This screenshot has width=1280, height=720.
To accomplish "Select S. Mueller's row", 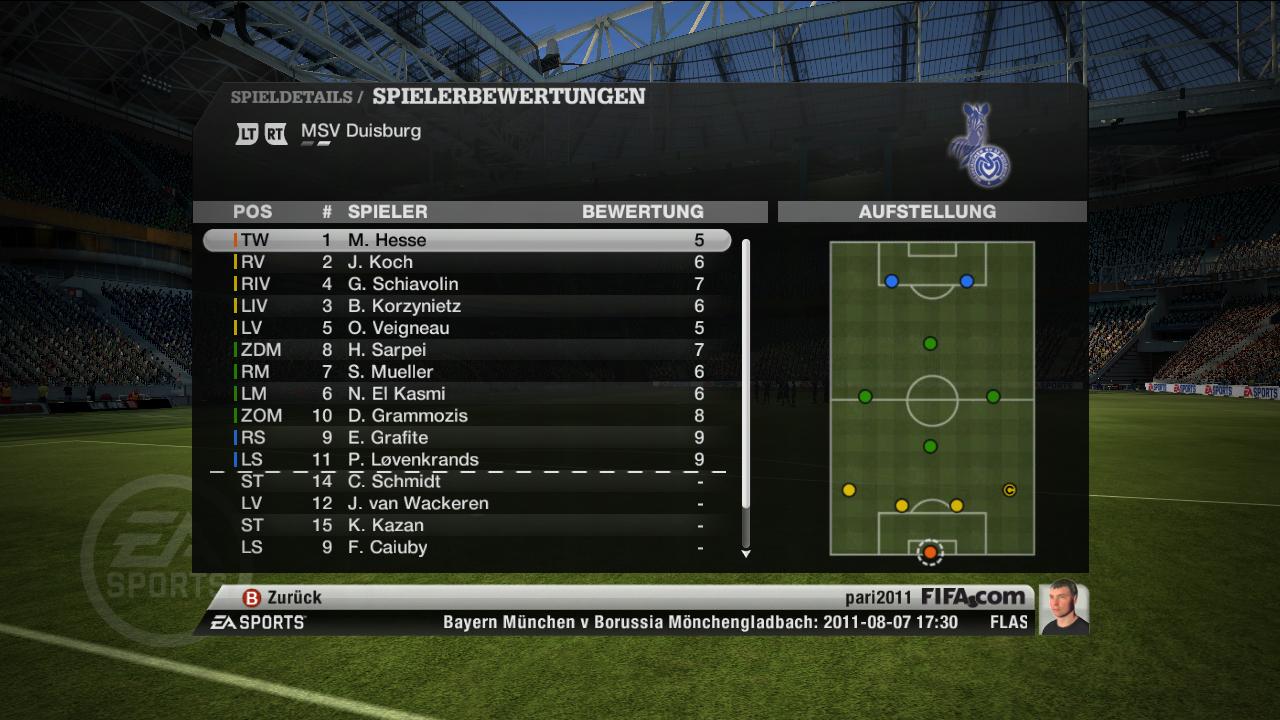I will [467, 372].
